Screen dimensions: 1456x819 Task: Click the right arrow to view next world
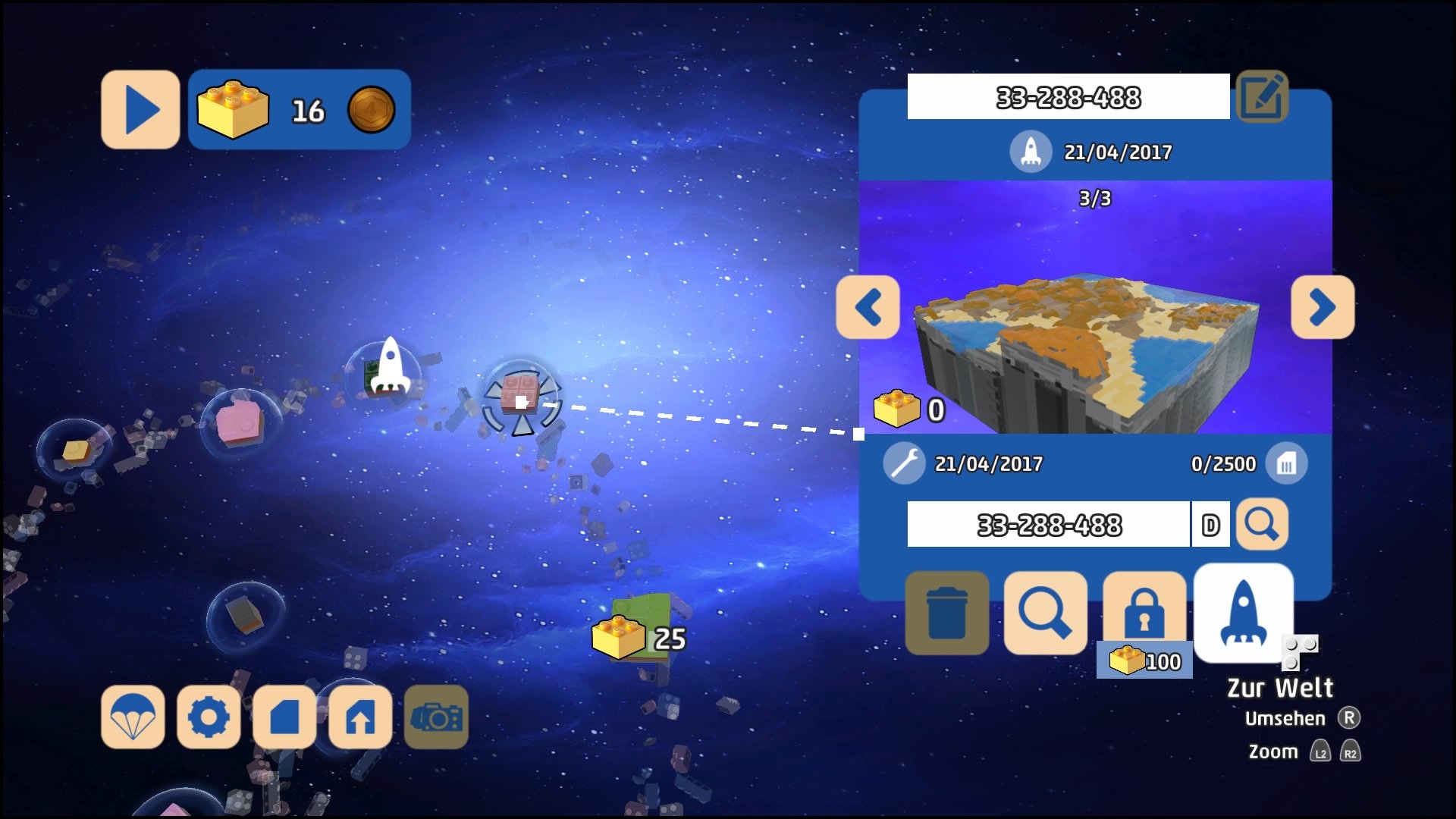coord(1323,309)
